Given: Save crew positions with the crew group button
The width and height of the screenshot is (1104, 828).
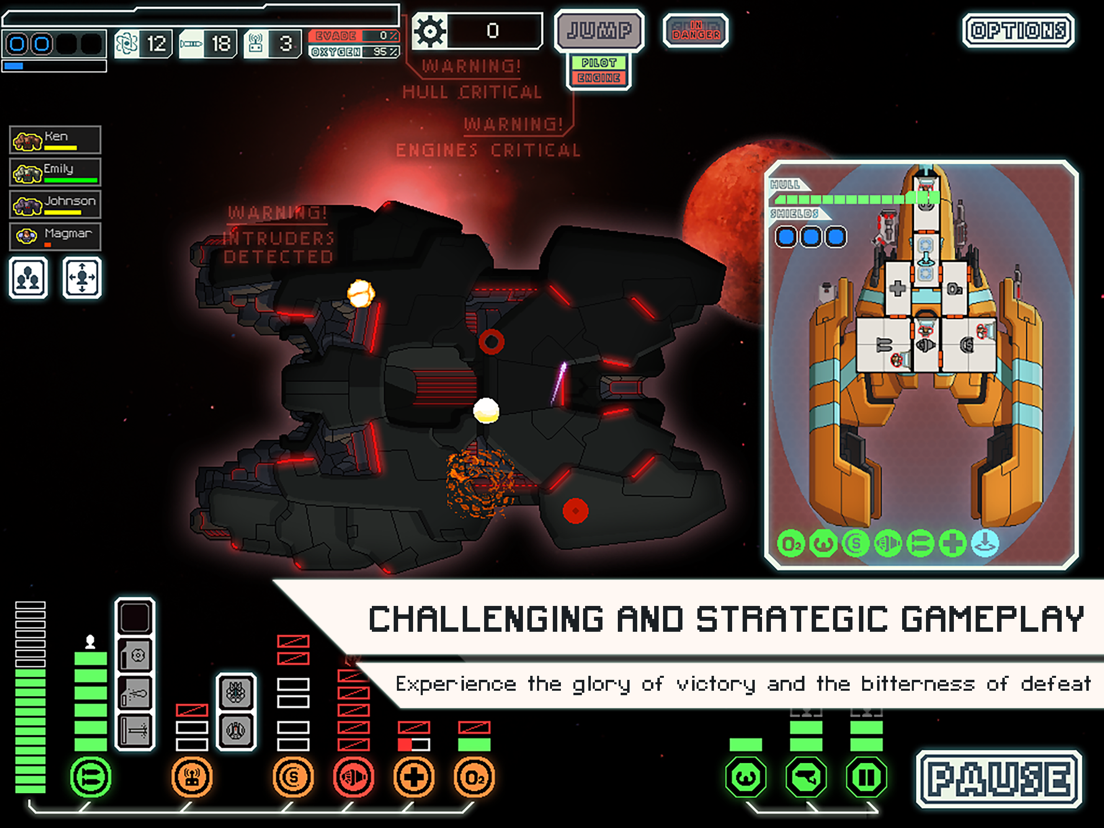Looking at the screenshot, I should click(29, 277).
